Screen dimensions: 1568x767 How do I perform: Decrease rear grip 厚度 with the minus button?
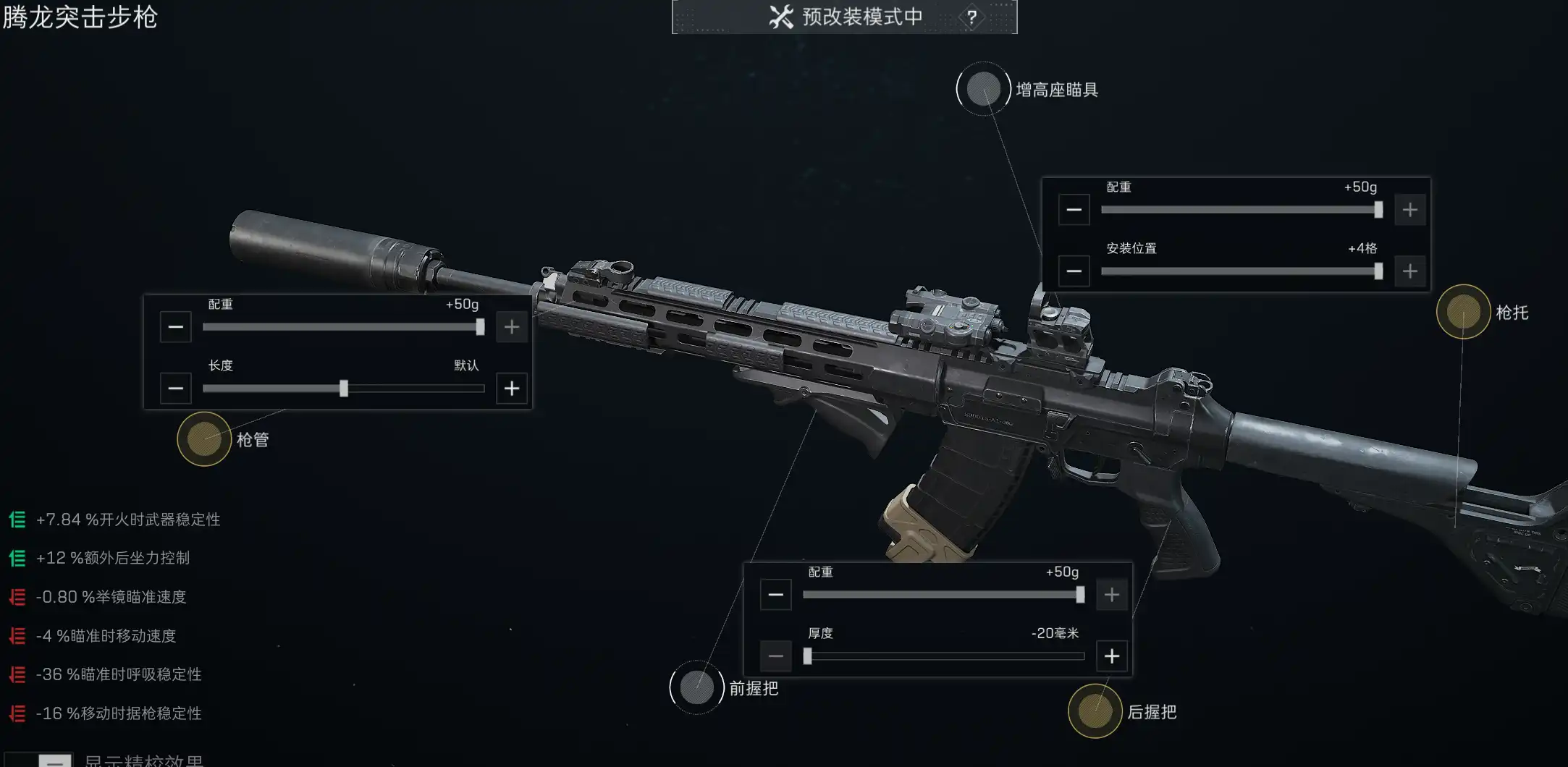tap(776, 655)
